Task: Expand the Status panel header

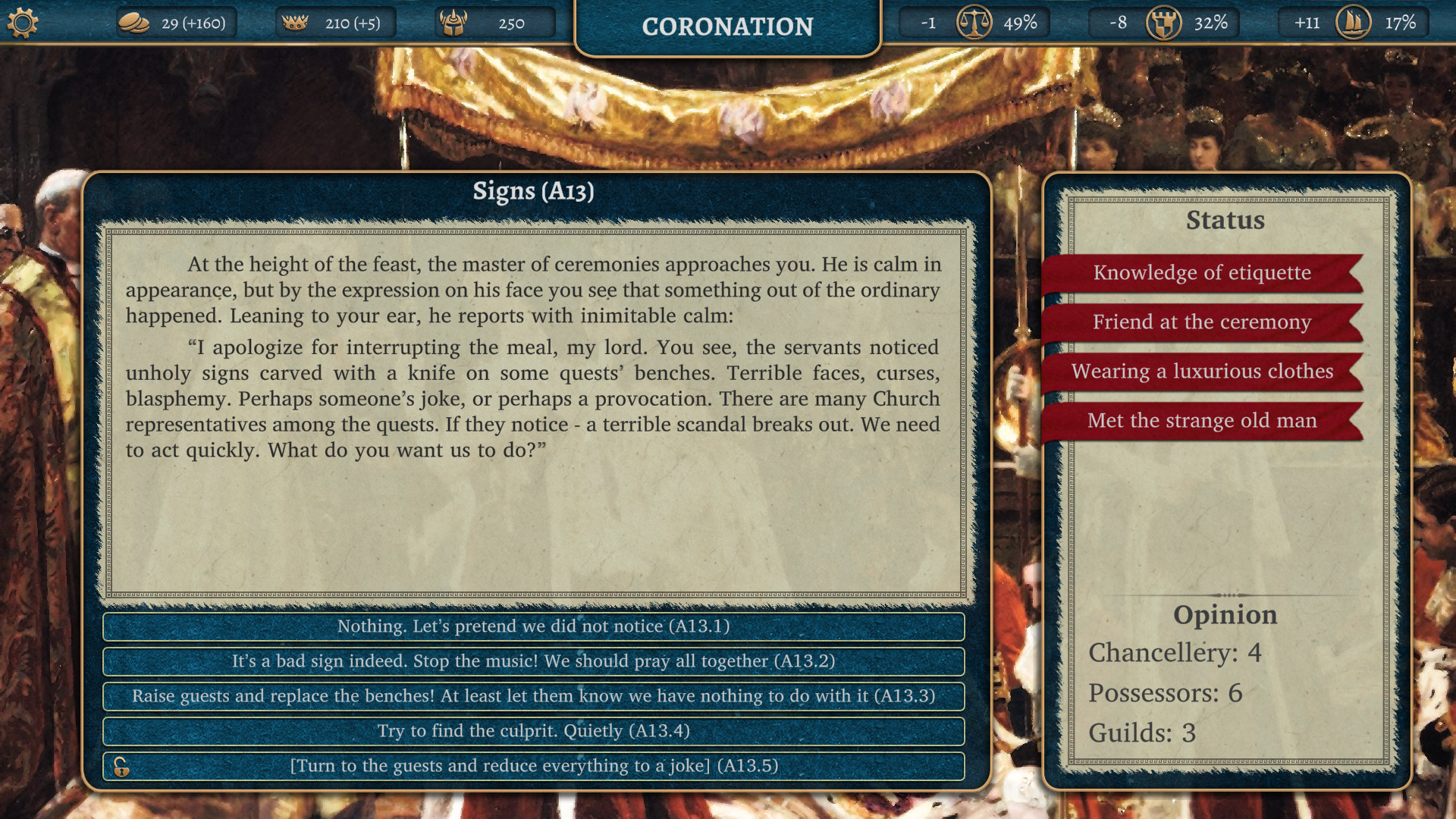Action: tap(1225, 221)
